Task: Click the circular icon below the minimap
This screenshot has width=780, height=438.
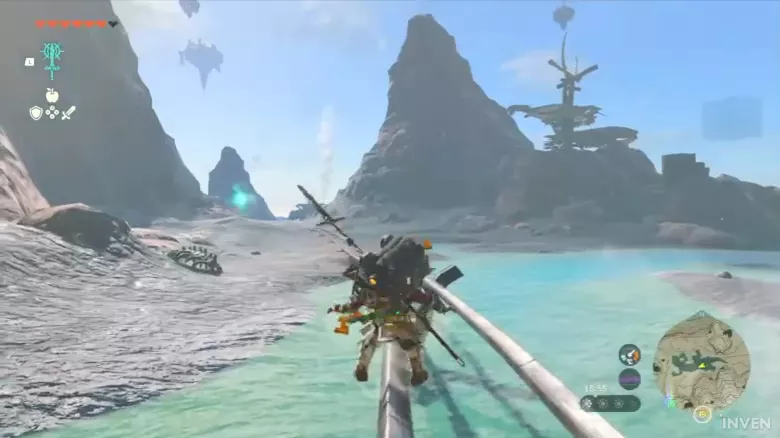Action: point(702,413)
